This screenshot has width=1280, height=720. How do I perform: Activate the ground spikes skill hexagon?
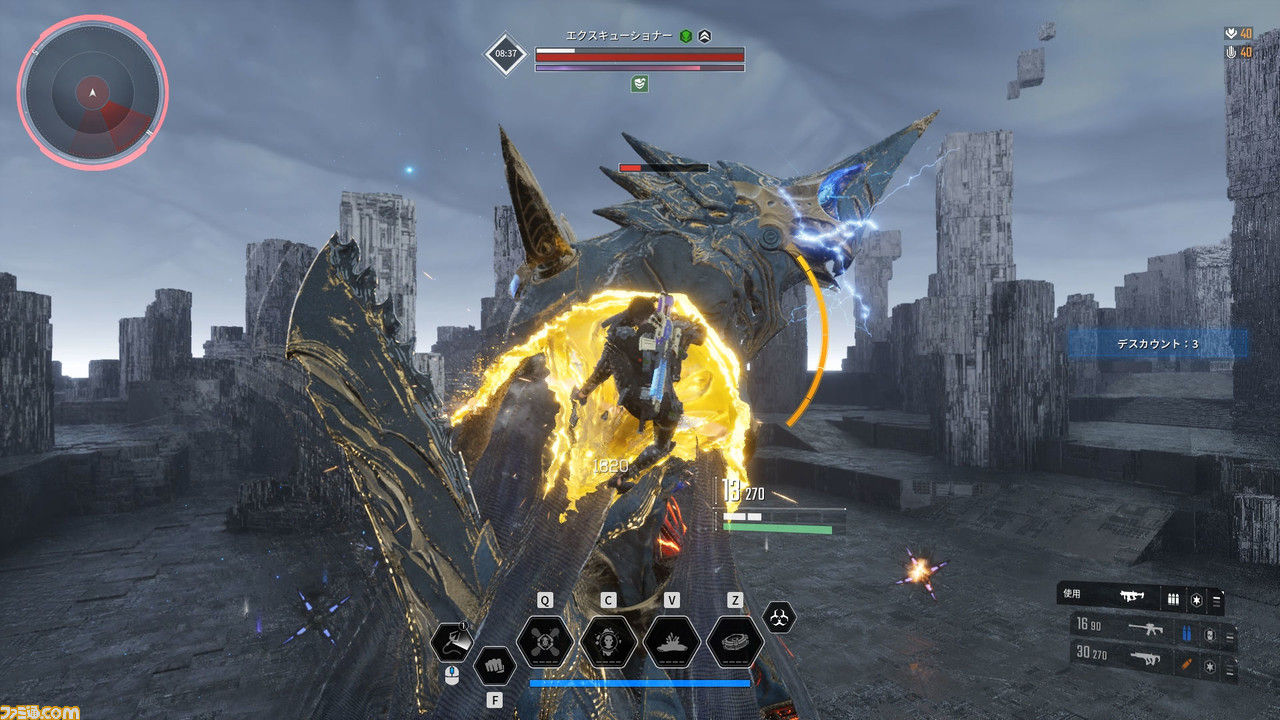[x=671, y=642]
